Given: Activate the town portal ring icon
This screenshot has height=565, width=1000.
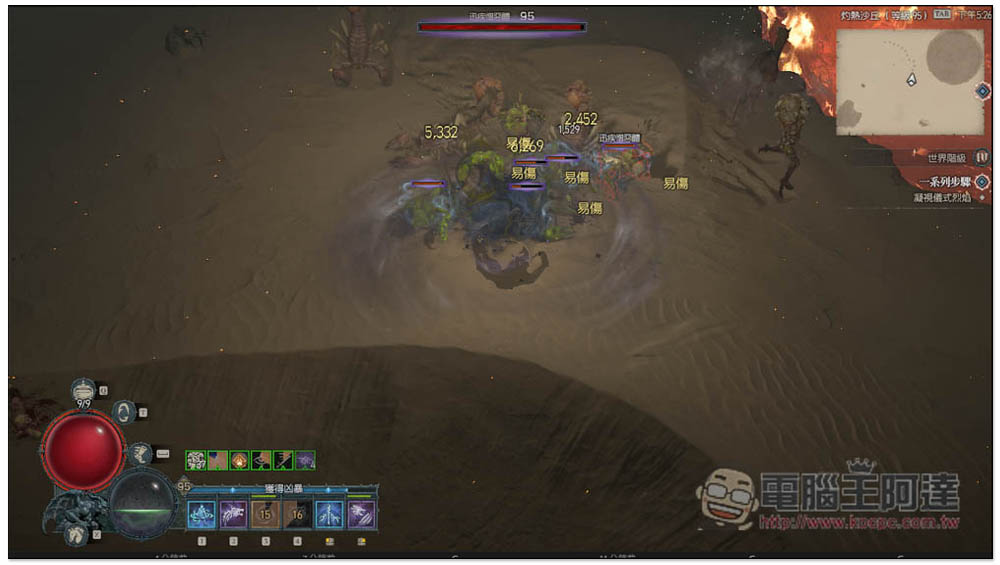Looking at the screenshot, I should [124, 411].
